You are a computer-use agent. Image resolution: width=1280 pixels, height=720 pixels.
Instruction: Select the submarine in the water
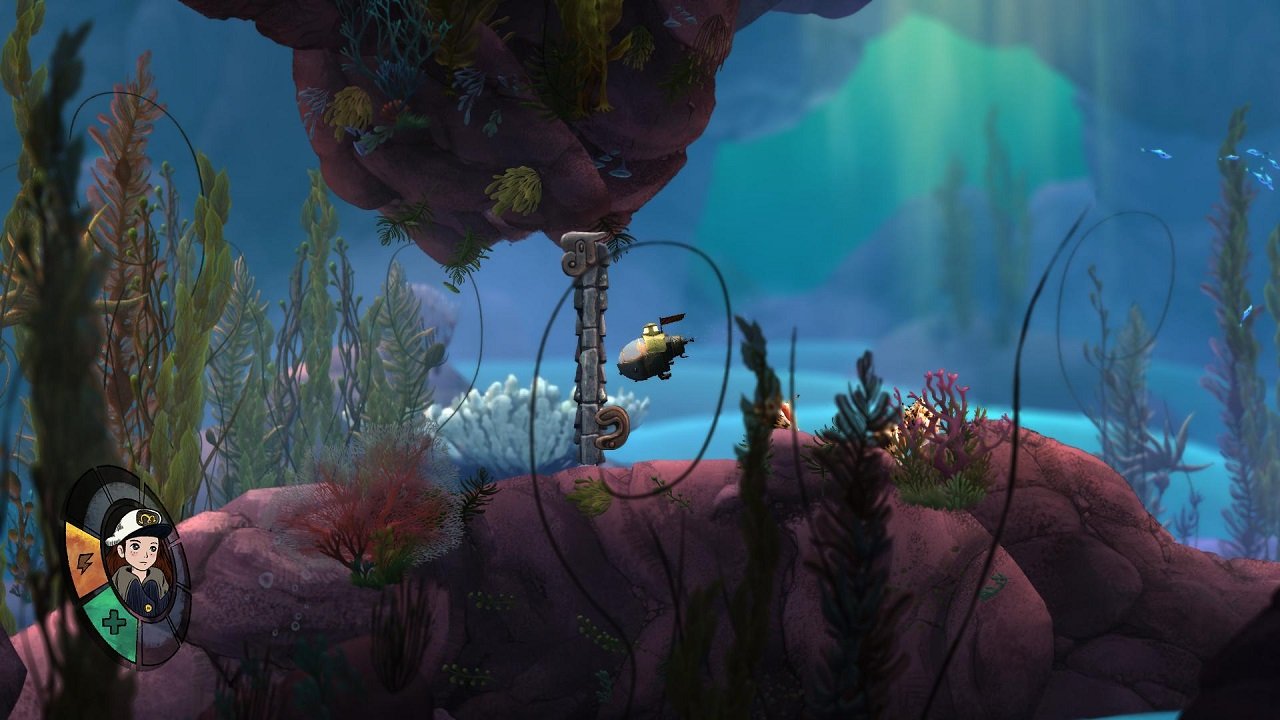point(655,350)
